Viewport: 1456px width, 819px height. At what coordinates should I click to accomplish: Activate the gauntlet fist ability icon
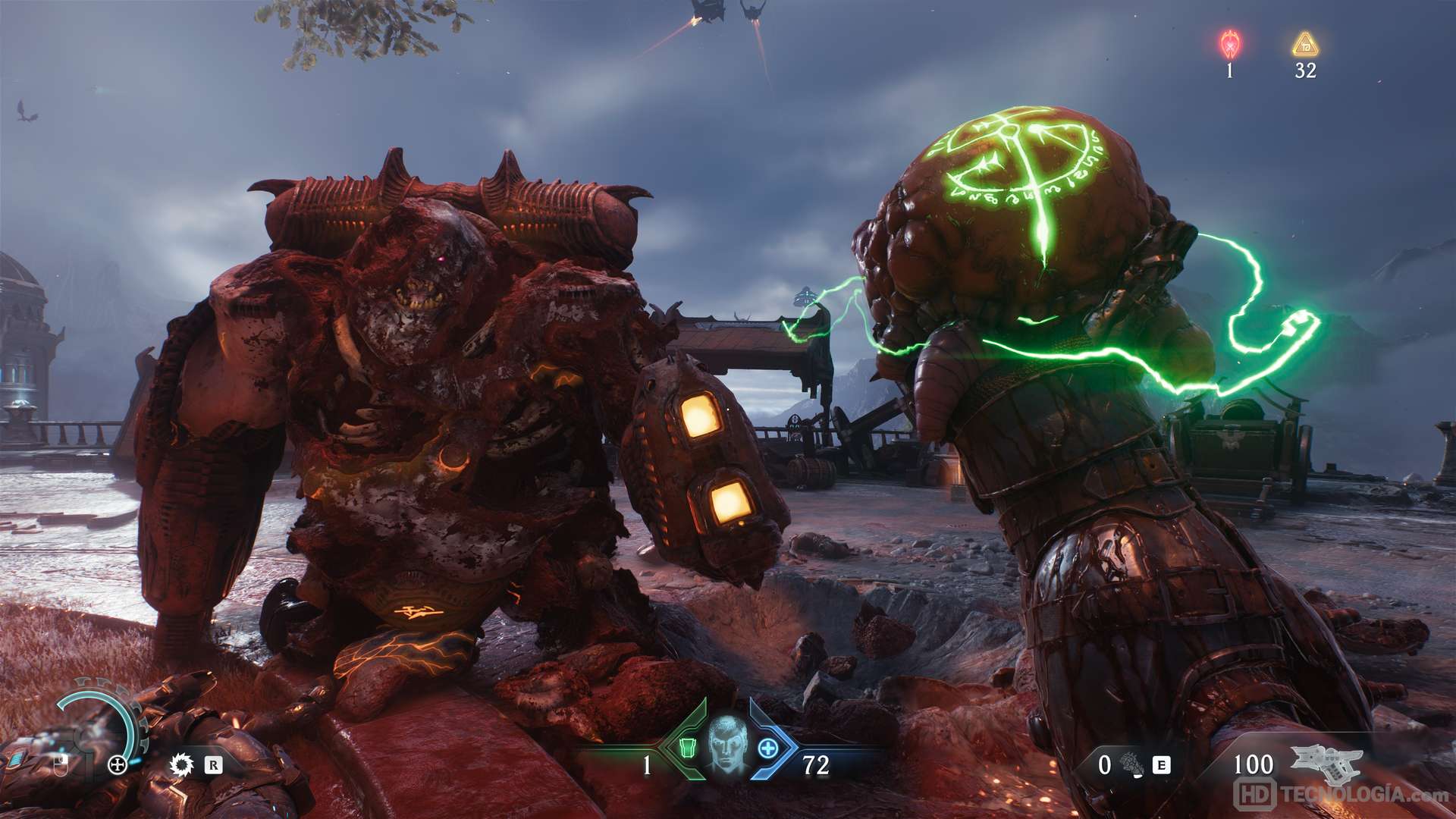[1133, 764]
